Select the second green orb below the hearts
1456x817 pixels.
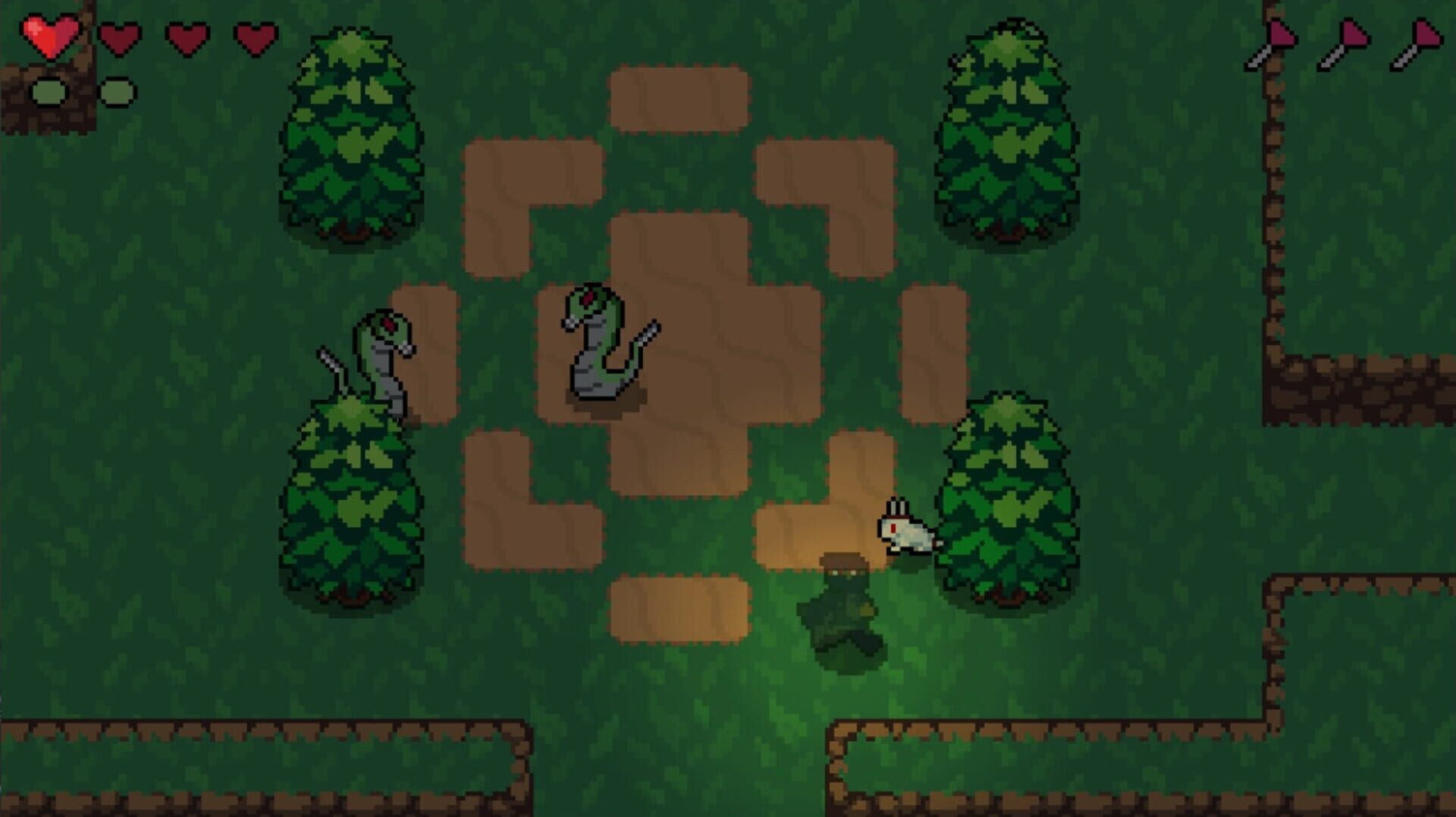click(x=118, y=90)
